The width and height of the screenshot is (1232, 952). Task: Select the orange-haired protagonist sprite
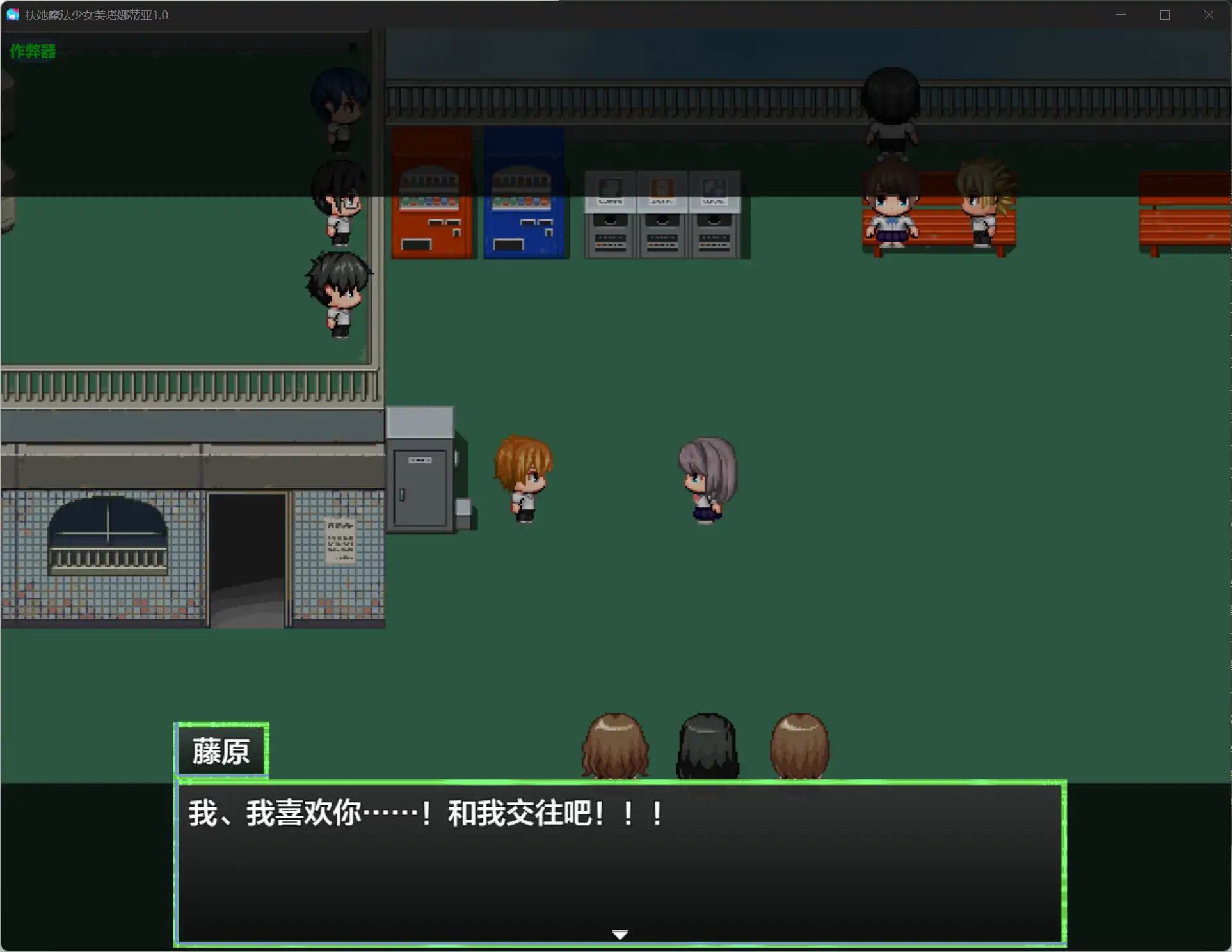(x=524, y=477)
